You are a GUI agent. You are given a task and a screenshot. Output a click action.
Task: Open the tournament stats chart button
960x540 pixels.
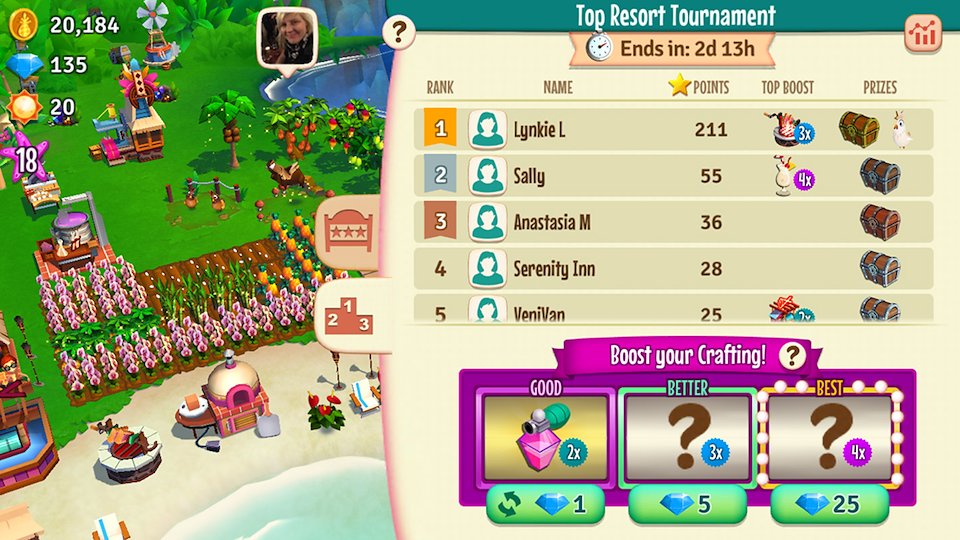(923, 34)
